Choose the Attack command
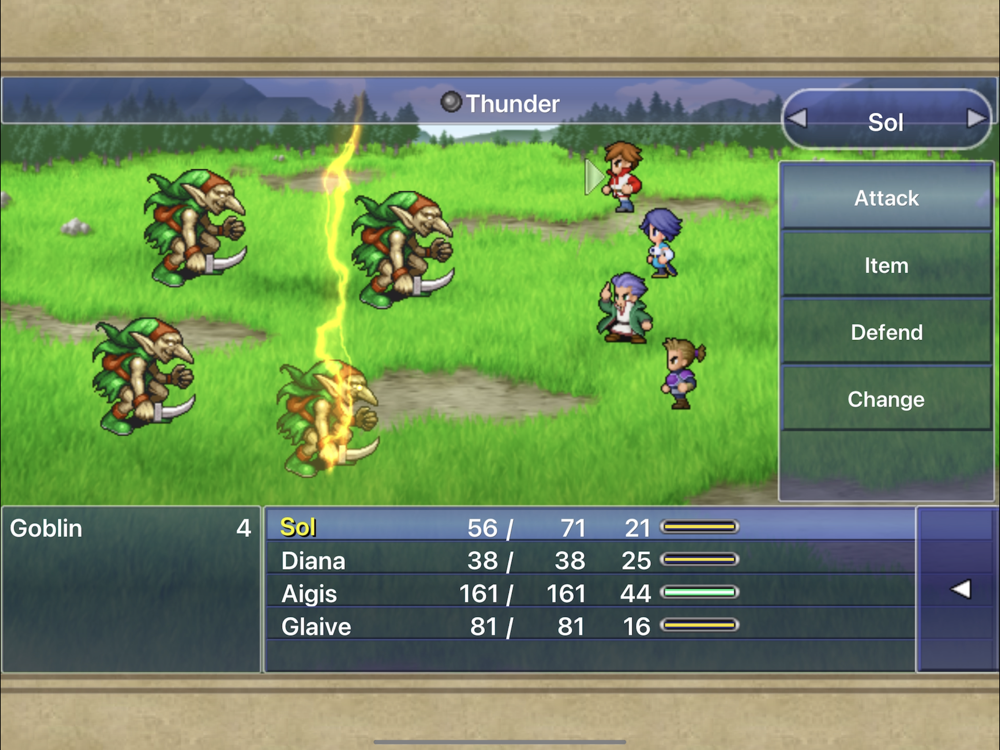Viewport: 1000px width, 750px height. (886, 198)
